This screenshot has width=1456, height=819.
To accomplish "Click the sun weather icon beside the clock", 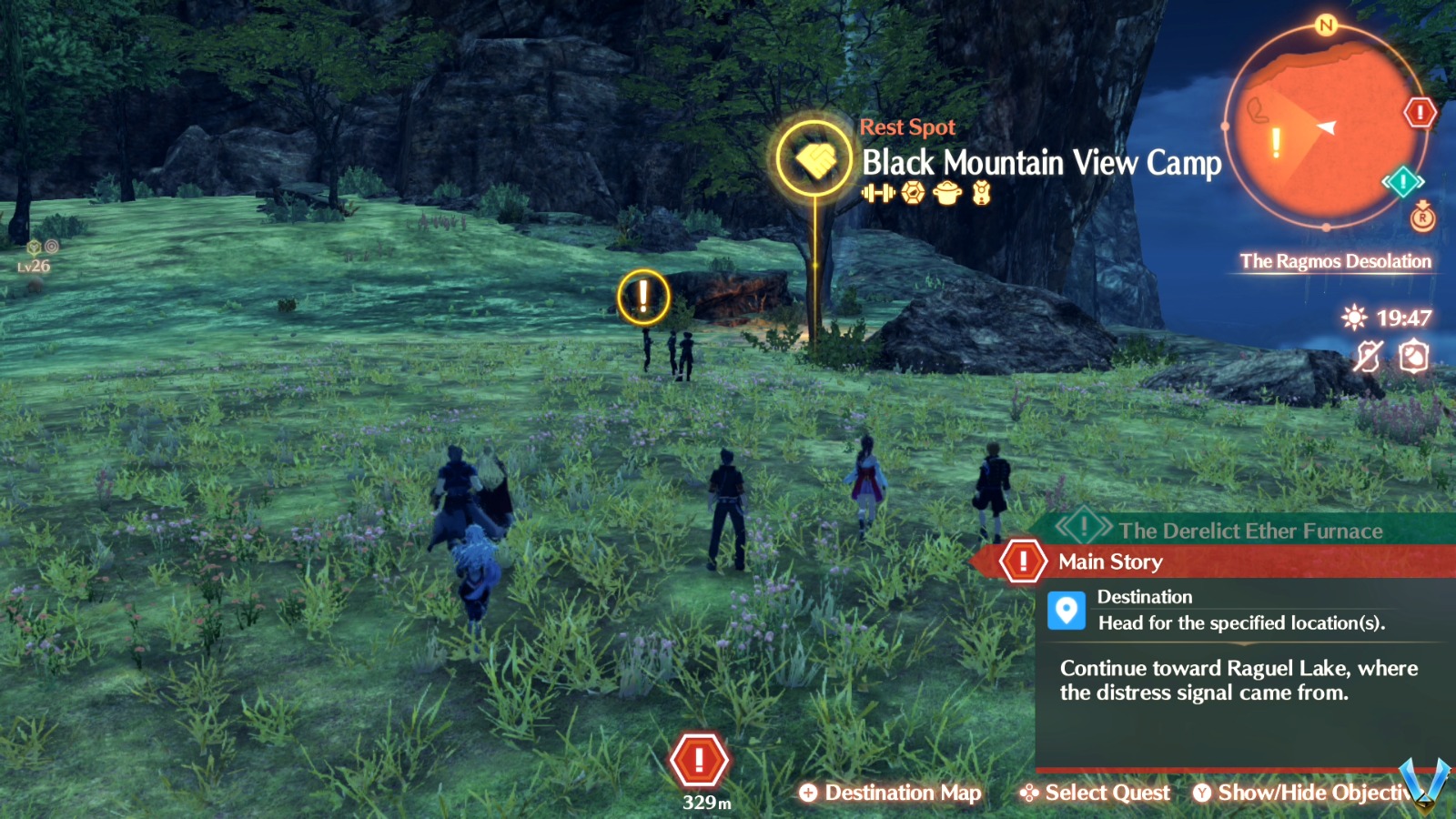I will point(1353,318).
